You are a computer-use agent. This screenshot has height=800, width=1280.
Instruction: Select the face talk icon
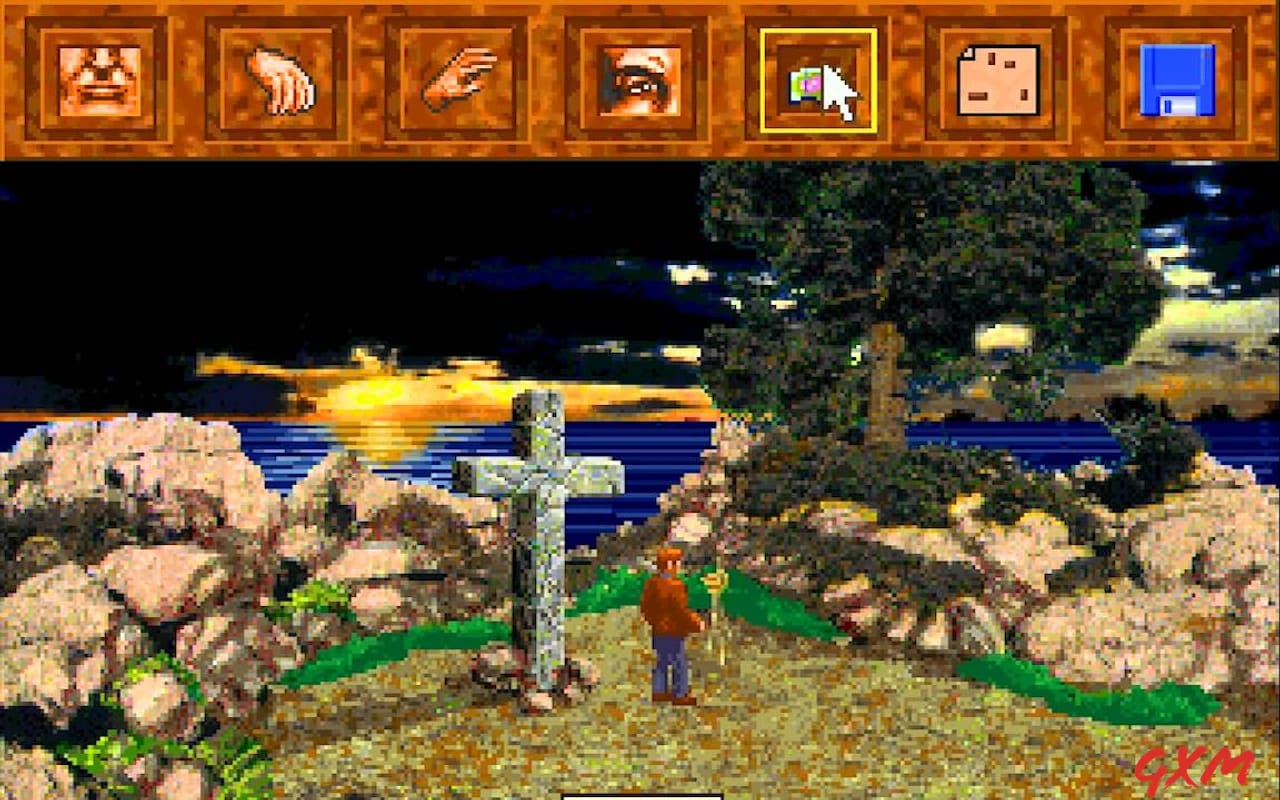[100, 80]
